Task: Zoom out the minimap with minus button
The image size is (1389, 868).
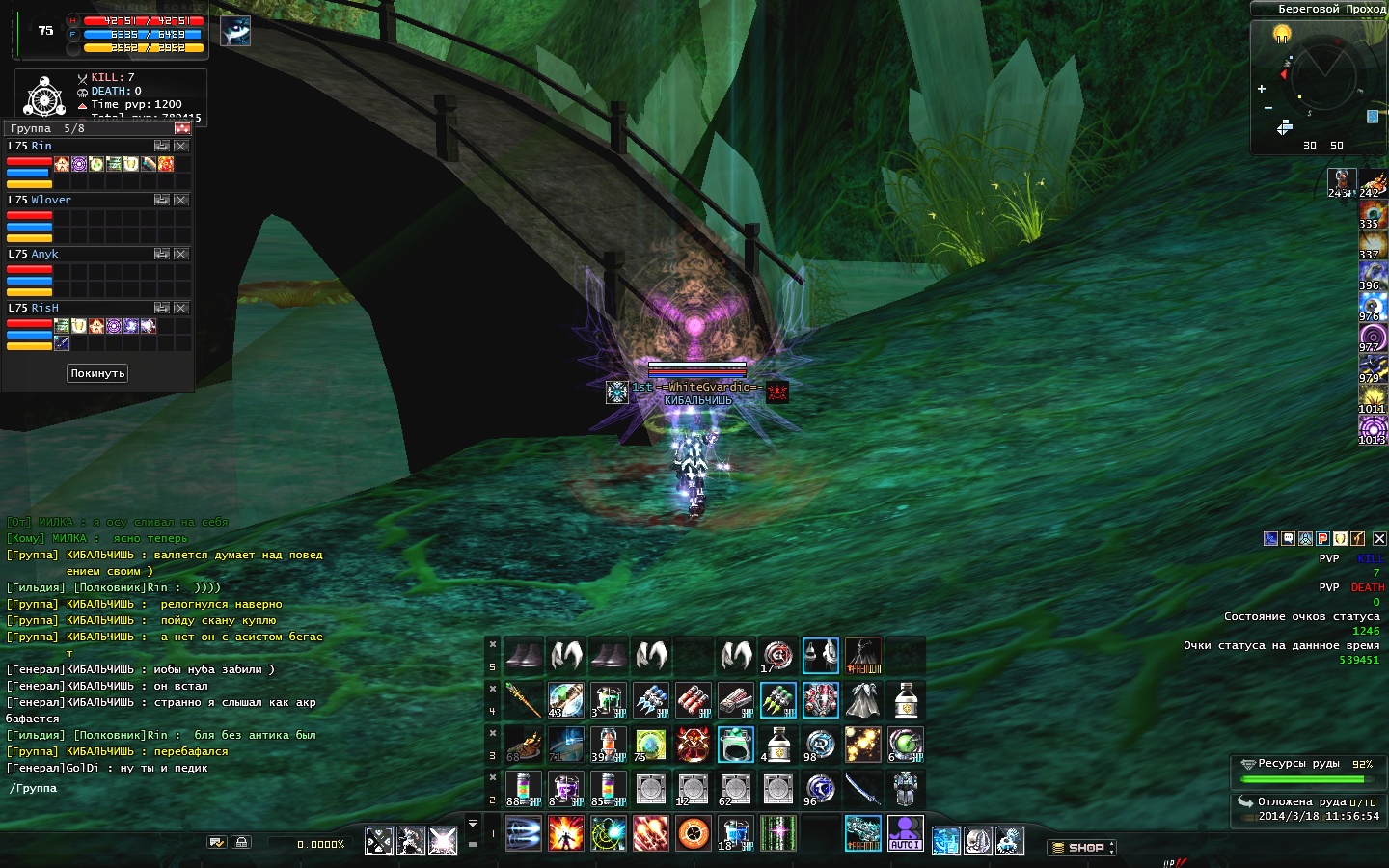Action: (x=1268, y=107)
